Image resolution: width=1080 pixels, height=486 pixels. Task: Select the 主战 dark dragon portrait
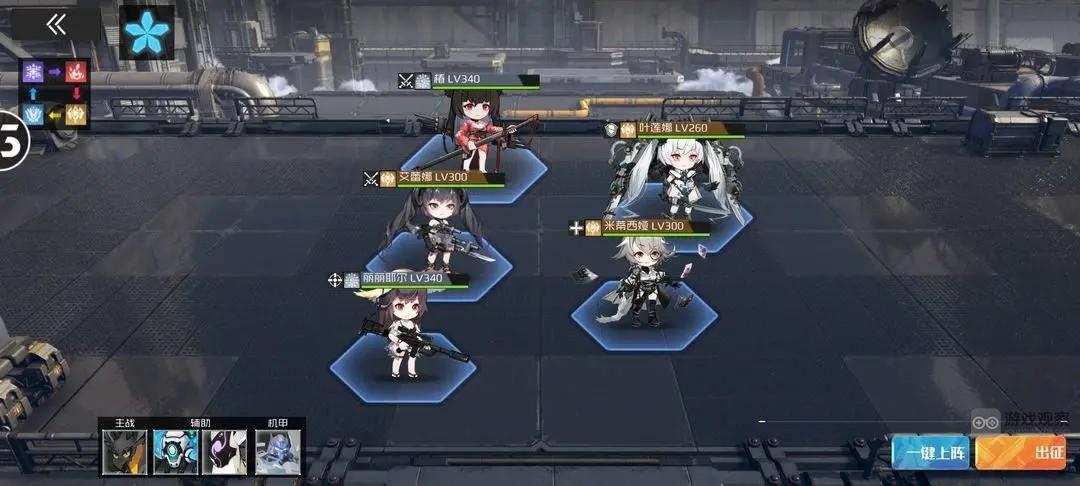point(125,452)
